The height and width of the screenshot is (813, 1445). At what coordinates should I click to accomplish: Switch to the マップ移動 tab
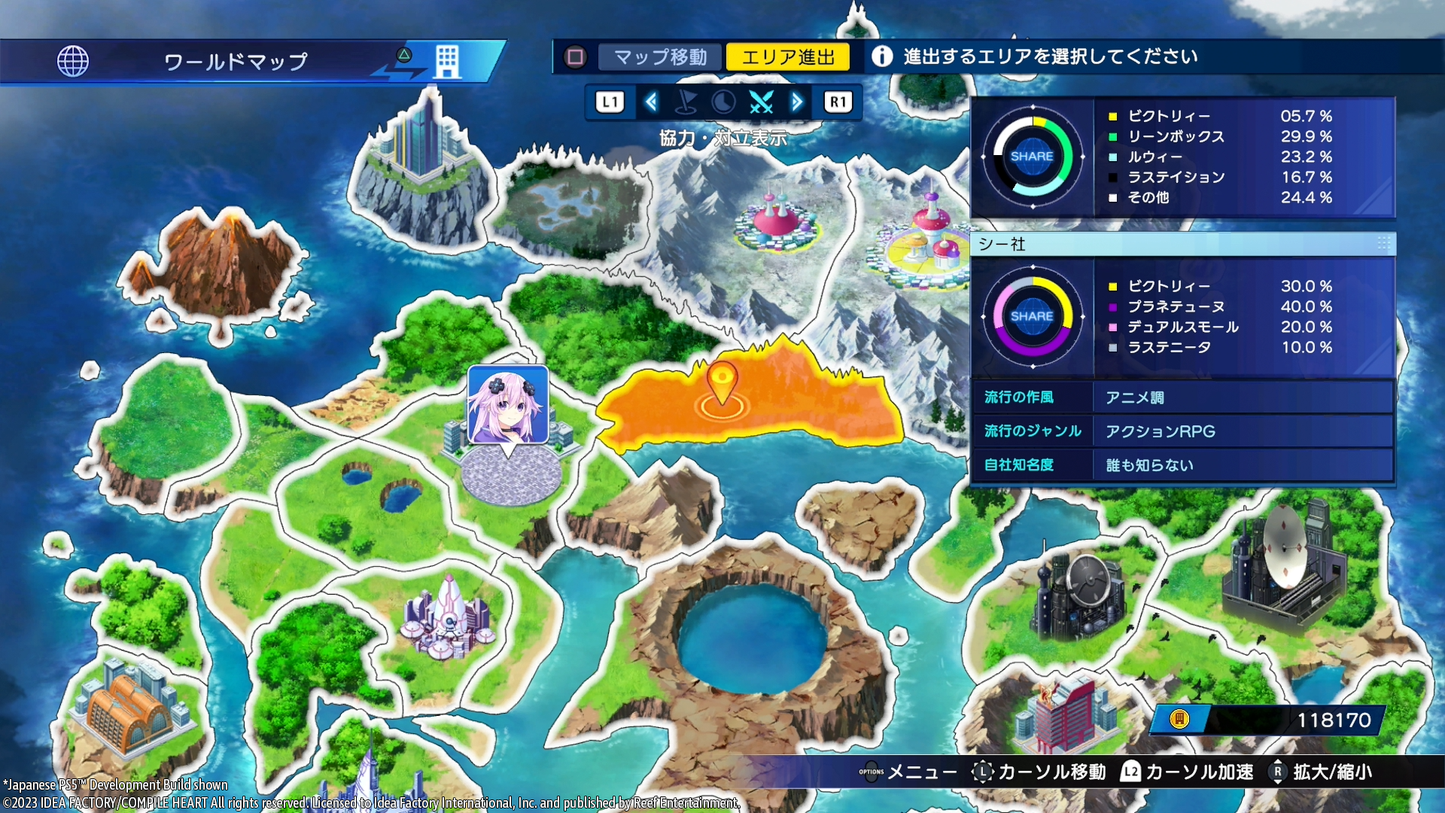(659, 57)
